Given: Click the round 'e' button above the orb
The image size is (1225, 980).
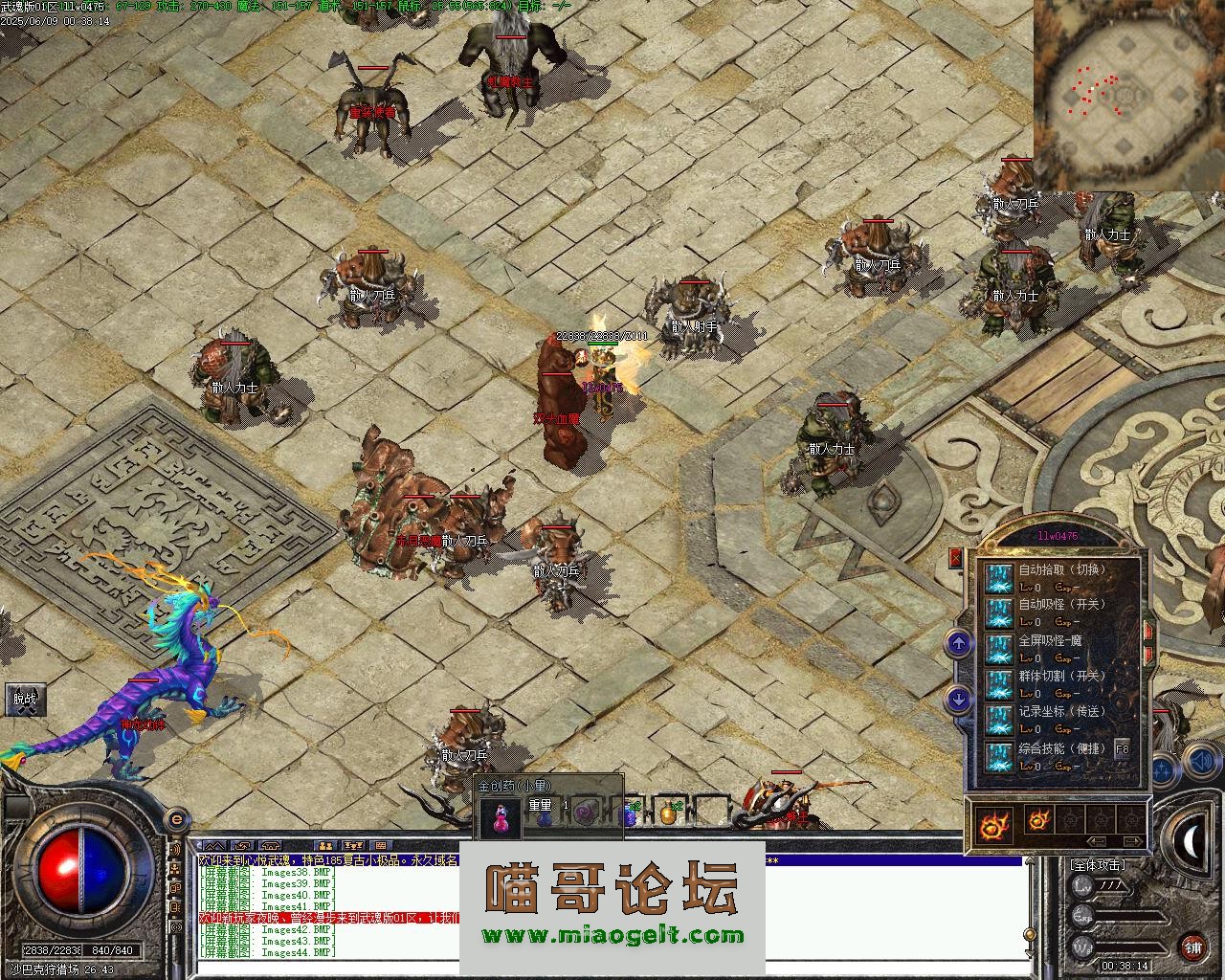Looking at the screenshot, I should coord(176,819).
